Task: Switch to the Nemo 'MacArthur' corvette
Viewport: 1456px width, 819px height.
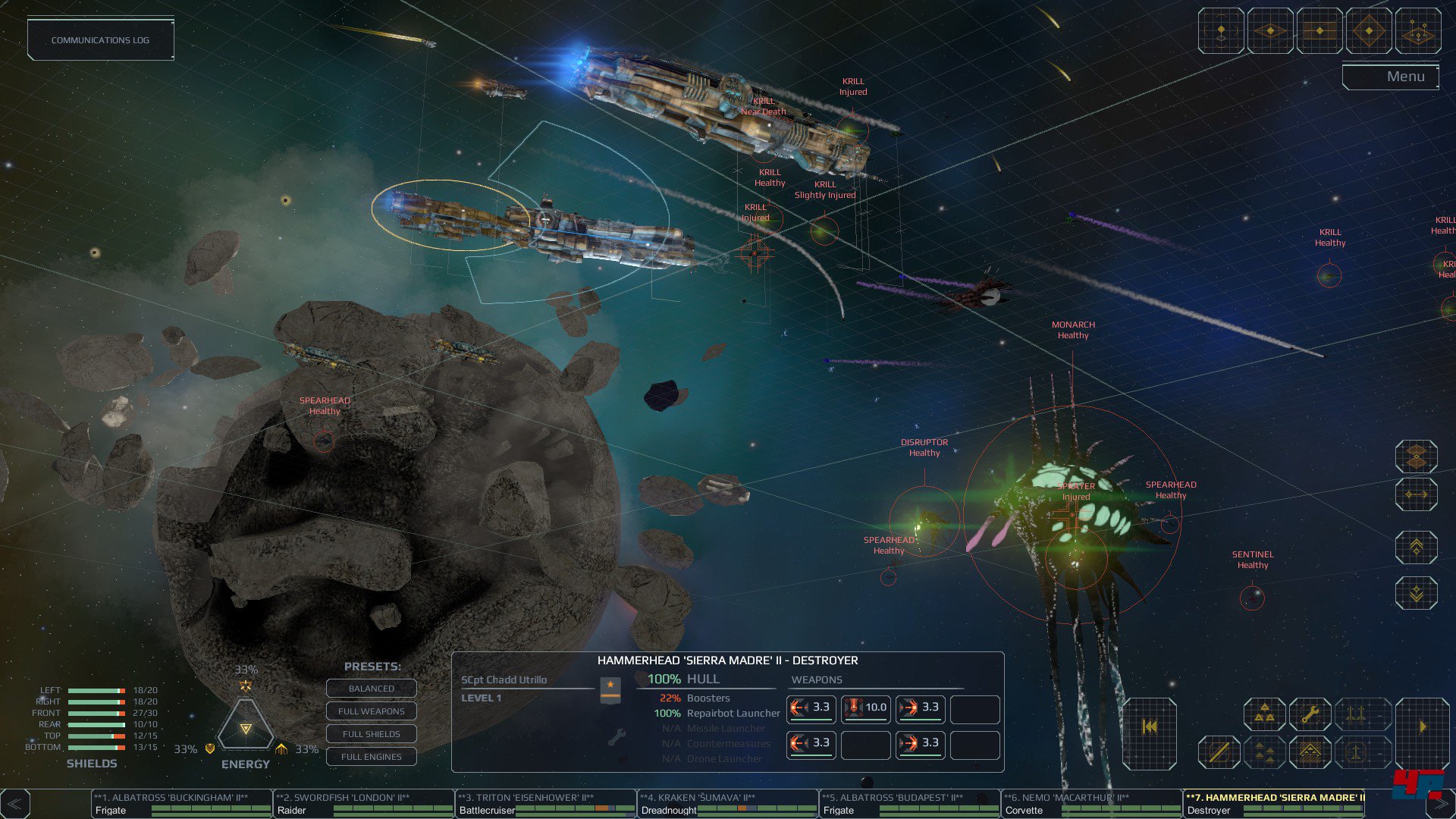Action: coord(1092,804)
